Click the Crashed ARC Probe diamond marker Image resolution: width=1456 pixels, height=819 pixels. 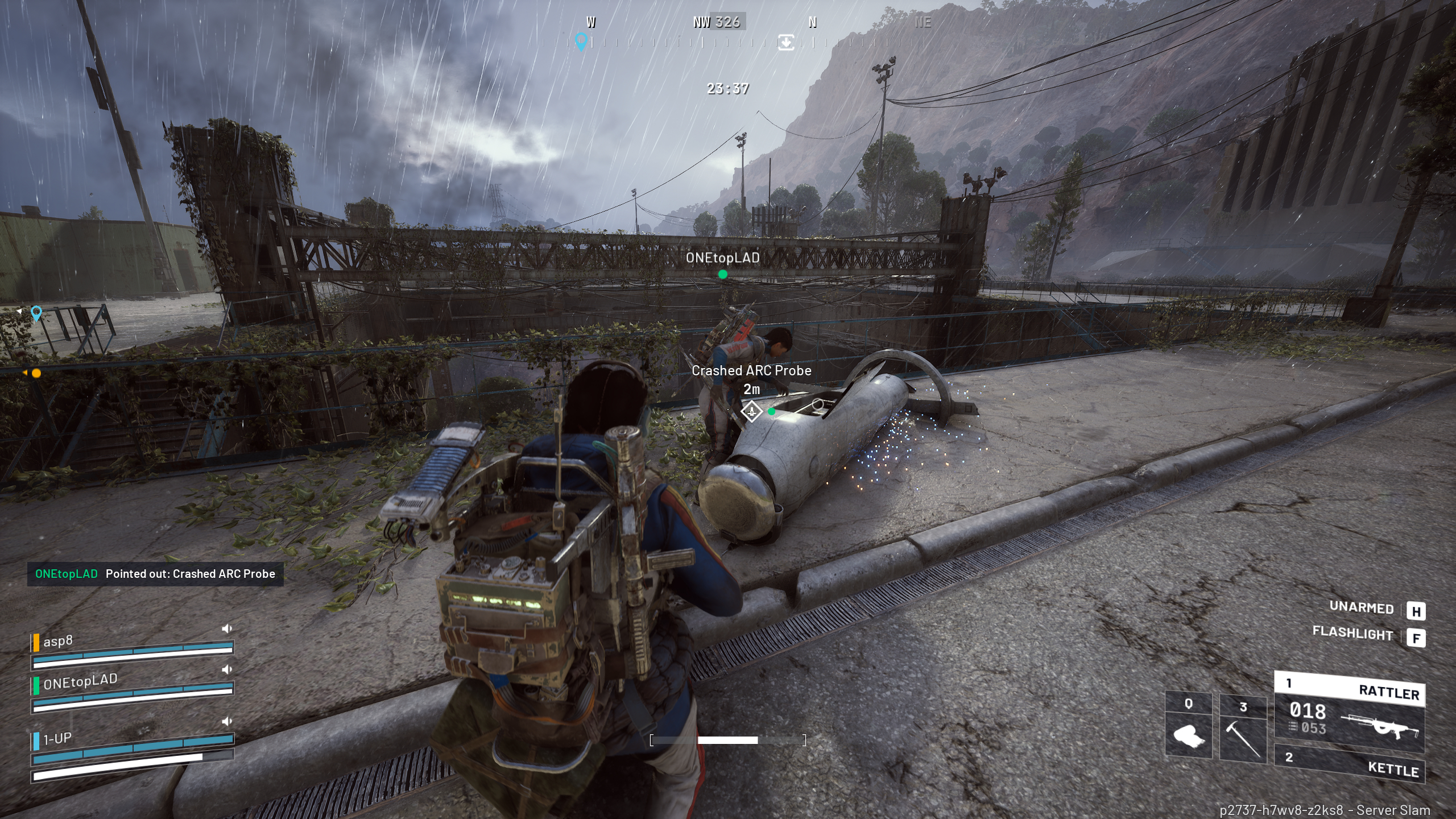click(x=751, y=411)
